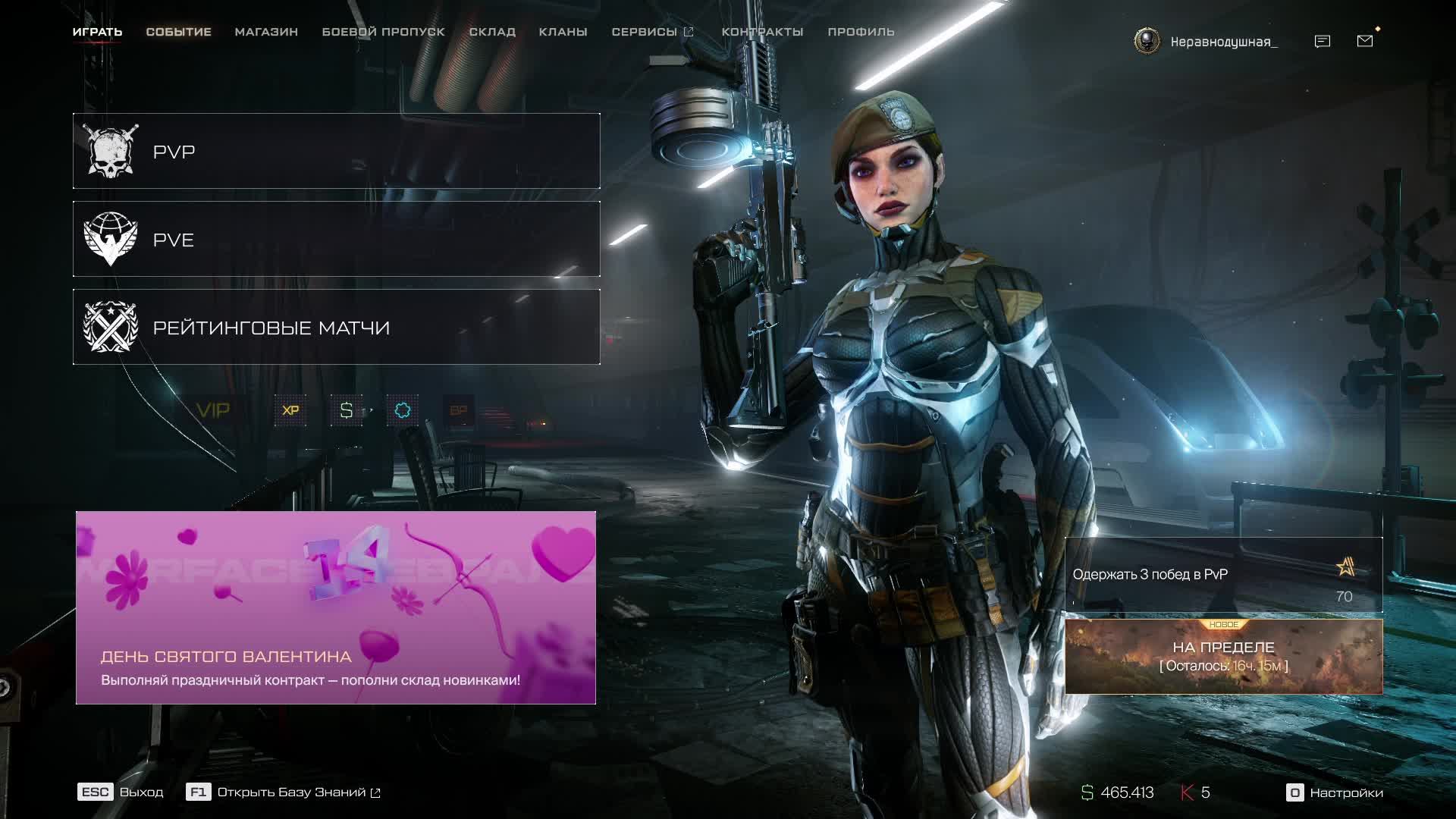Open the chat messages icon
The width and height of the screenshot is (1456, 819).
point(1322,41)
